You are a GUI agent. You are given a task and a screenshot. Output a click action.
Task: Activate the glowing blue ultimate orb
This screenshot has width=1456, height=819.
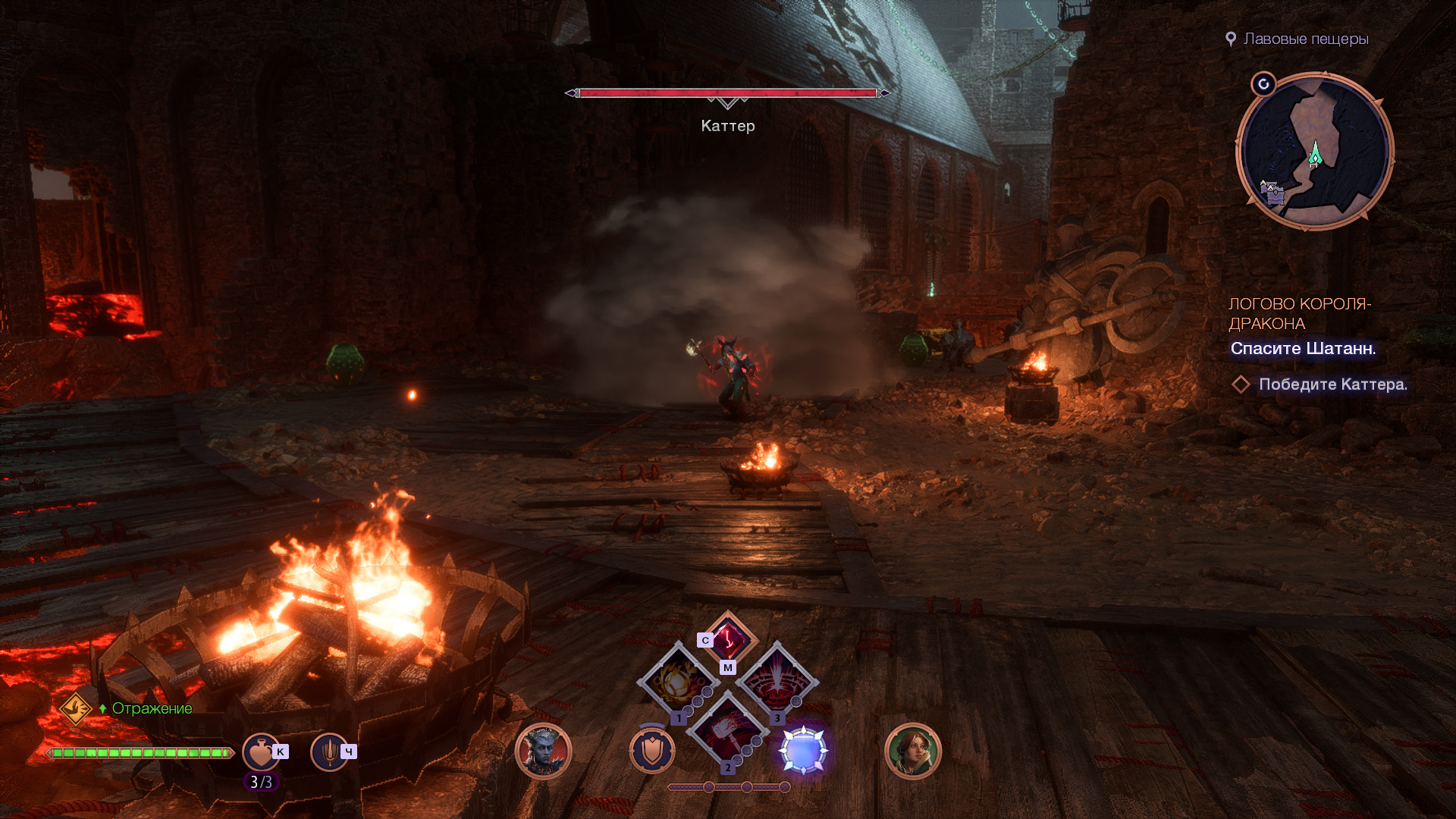point(803,751)
